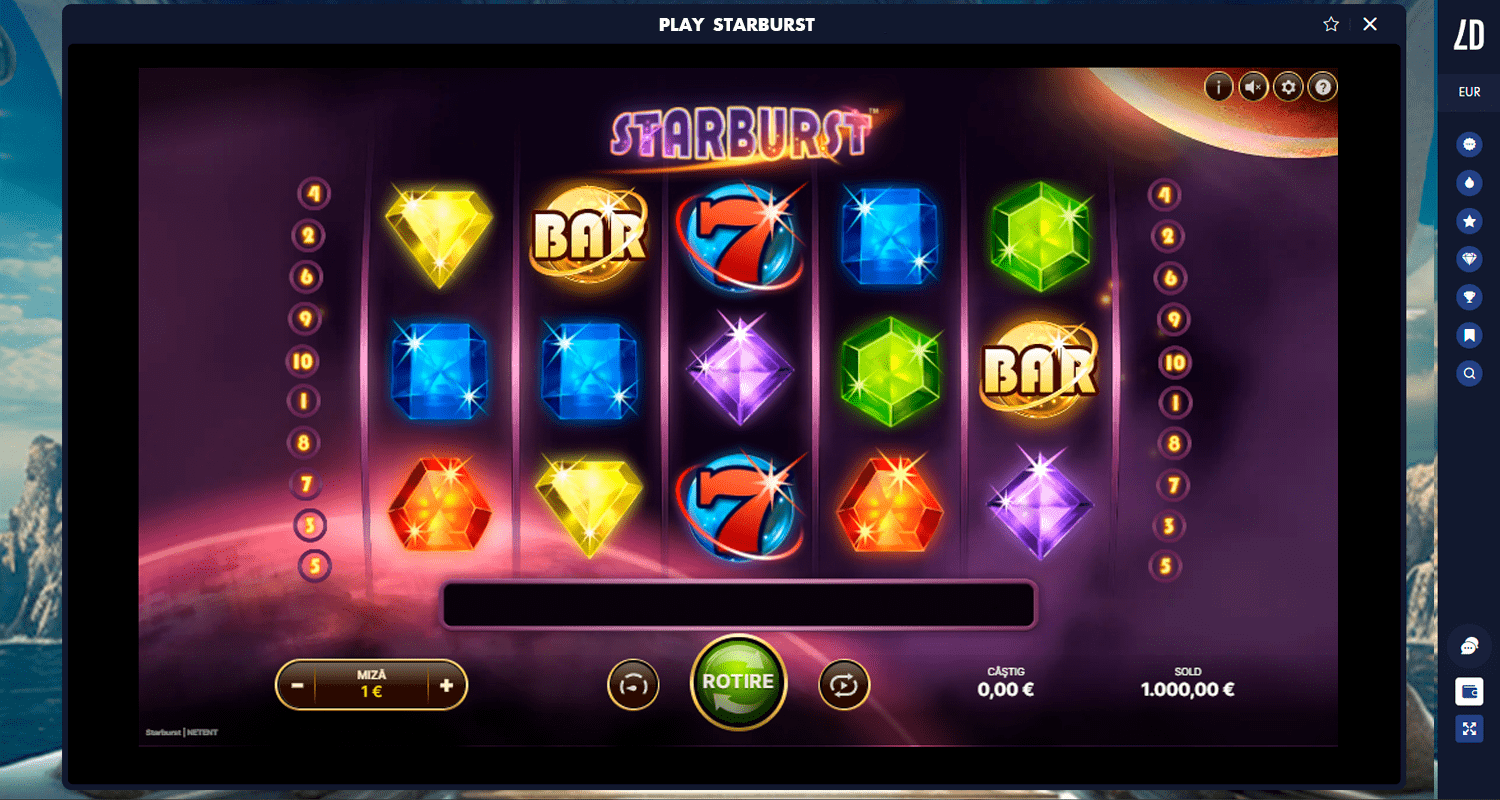
Task: Decrease the bet with the minus button
Action: pos(297,686)
